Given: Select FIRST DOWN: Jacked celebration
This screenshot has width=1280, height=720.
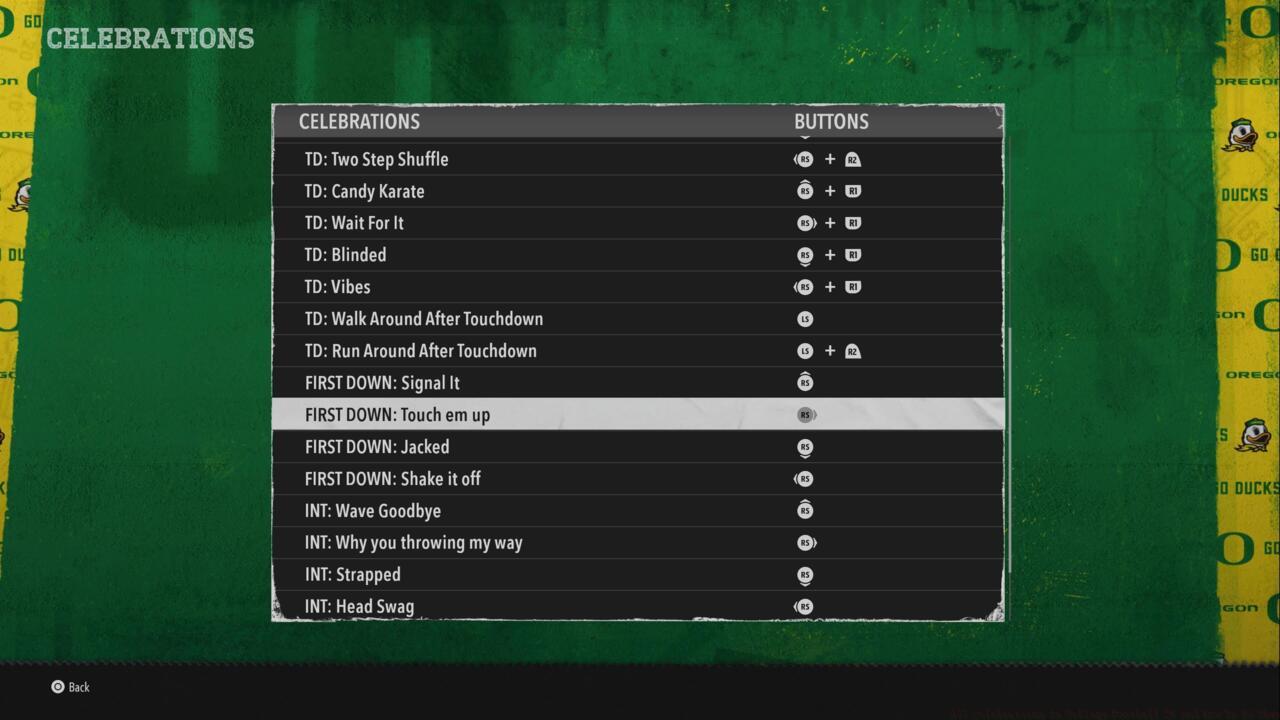Looking at the screenshot, I should (x=377, y=447).
